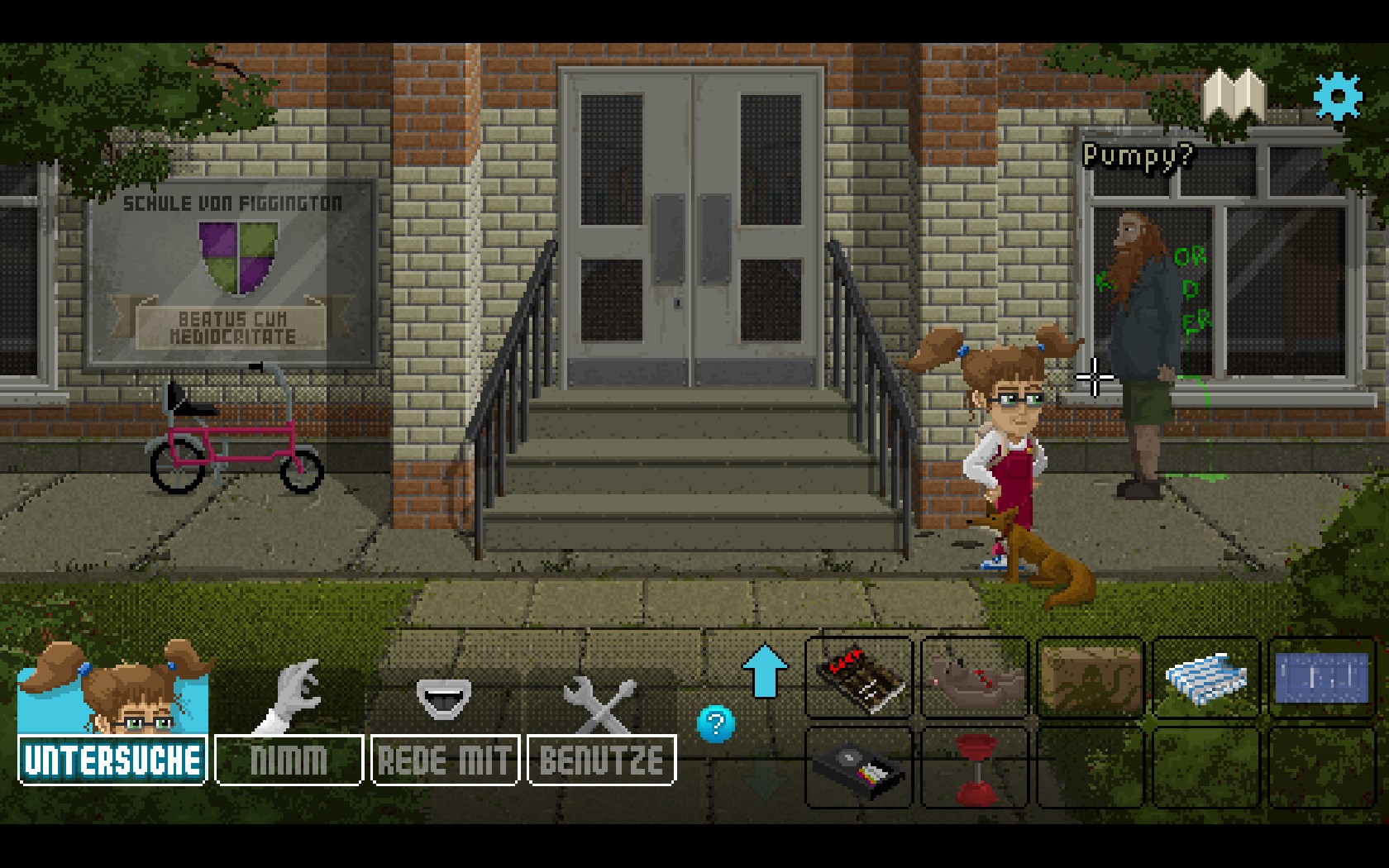1389x868 pixels.
Task: Activate the Rede mit verb
Action: [x=445, y=760]
